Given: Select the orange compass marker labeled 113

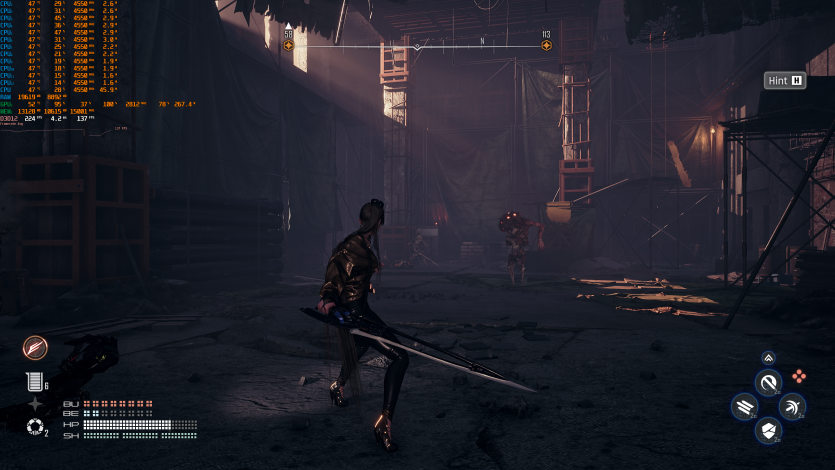Looking at the screenshot, I should (x=546, y=46).
